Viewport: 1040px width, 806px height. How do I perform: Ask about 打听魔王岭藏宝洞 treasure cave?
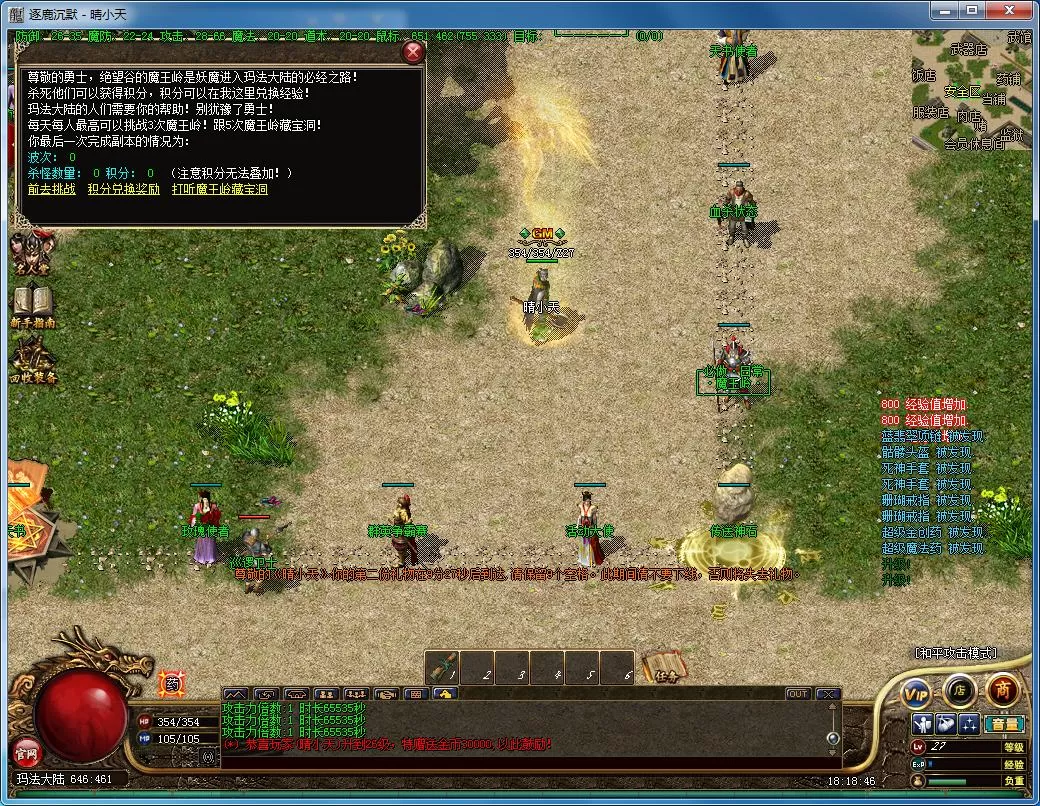(219, 189)
